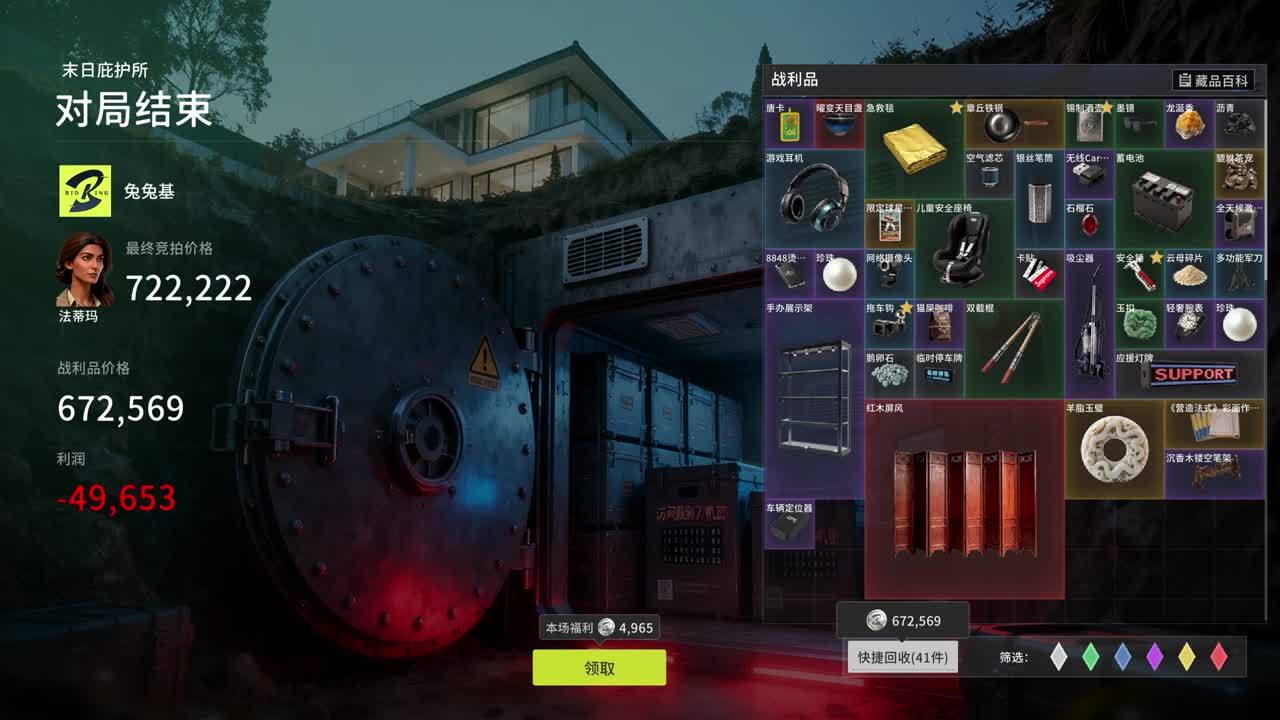Viewport: 1280px width, 720px height.
Task: Select the 应援灯牌 SUPPORT light sign
Action: pos(1190,375)
